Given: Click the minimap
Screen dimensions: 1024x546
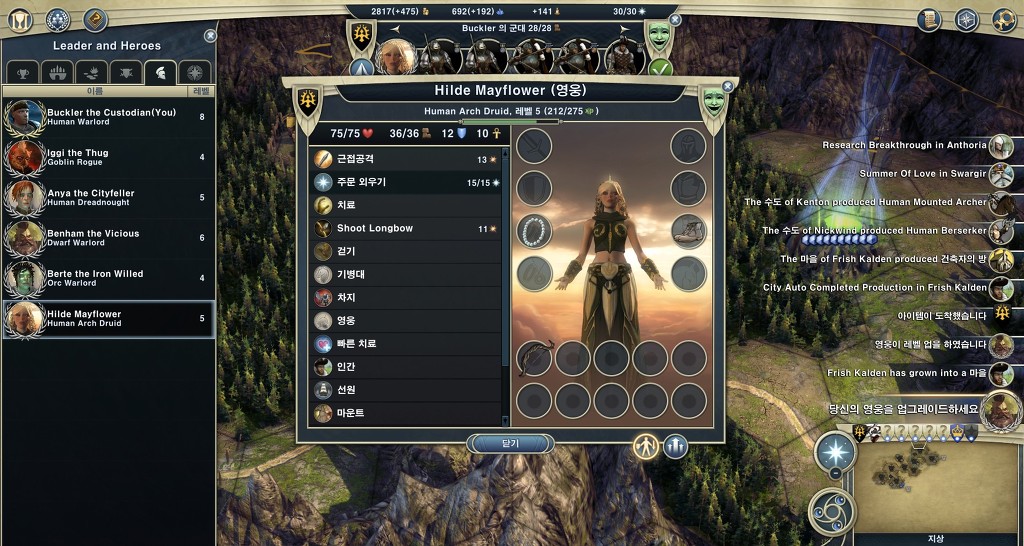Looking at the screenshot, I should click(x=935, y=485).
